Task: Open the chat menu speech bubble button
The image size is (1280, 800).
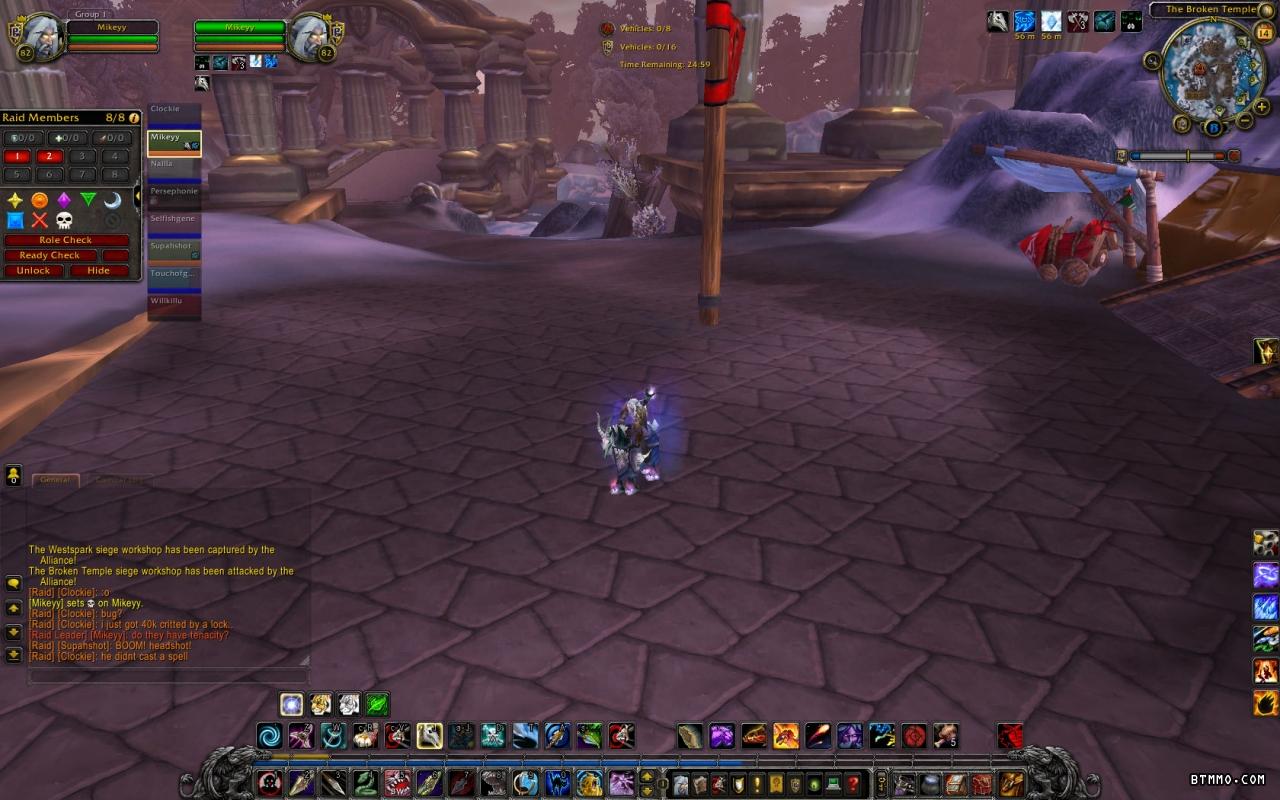Action: tap(14, 583)
